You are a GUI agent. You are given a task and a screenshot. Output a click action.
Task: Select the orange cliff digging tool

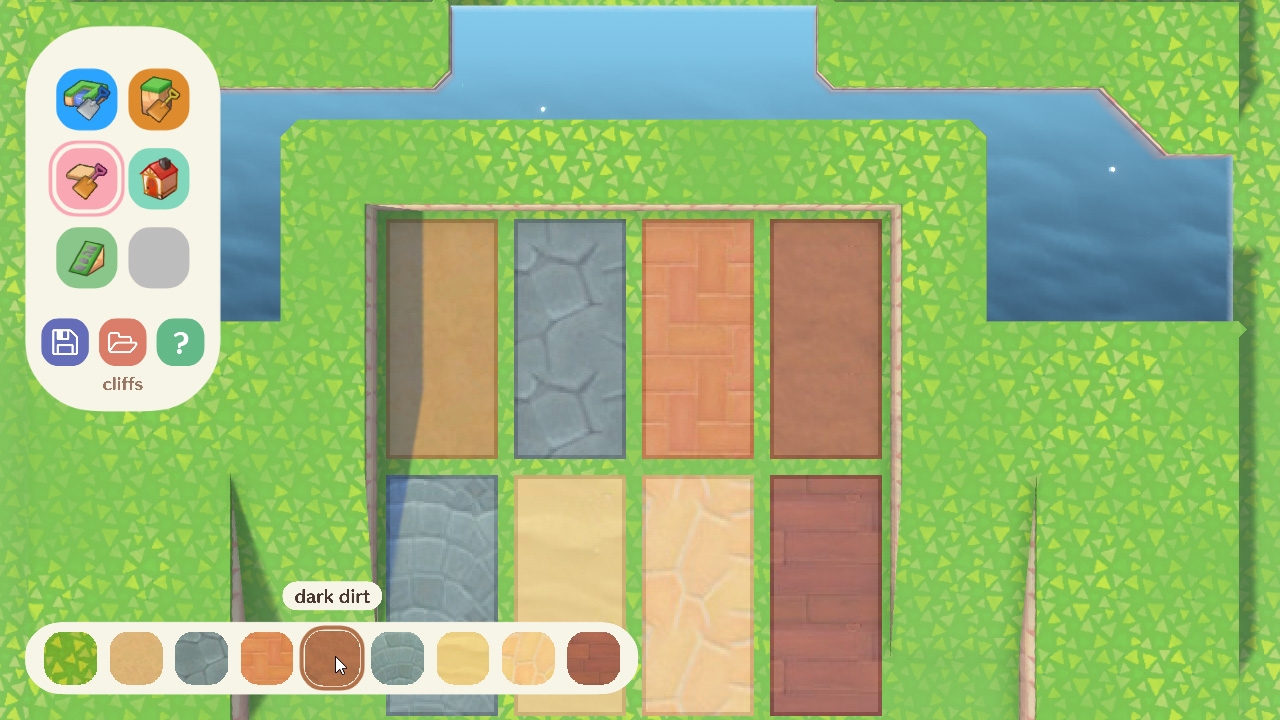click(x=159, y=99)
